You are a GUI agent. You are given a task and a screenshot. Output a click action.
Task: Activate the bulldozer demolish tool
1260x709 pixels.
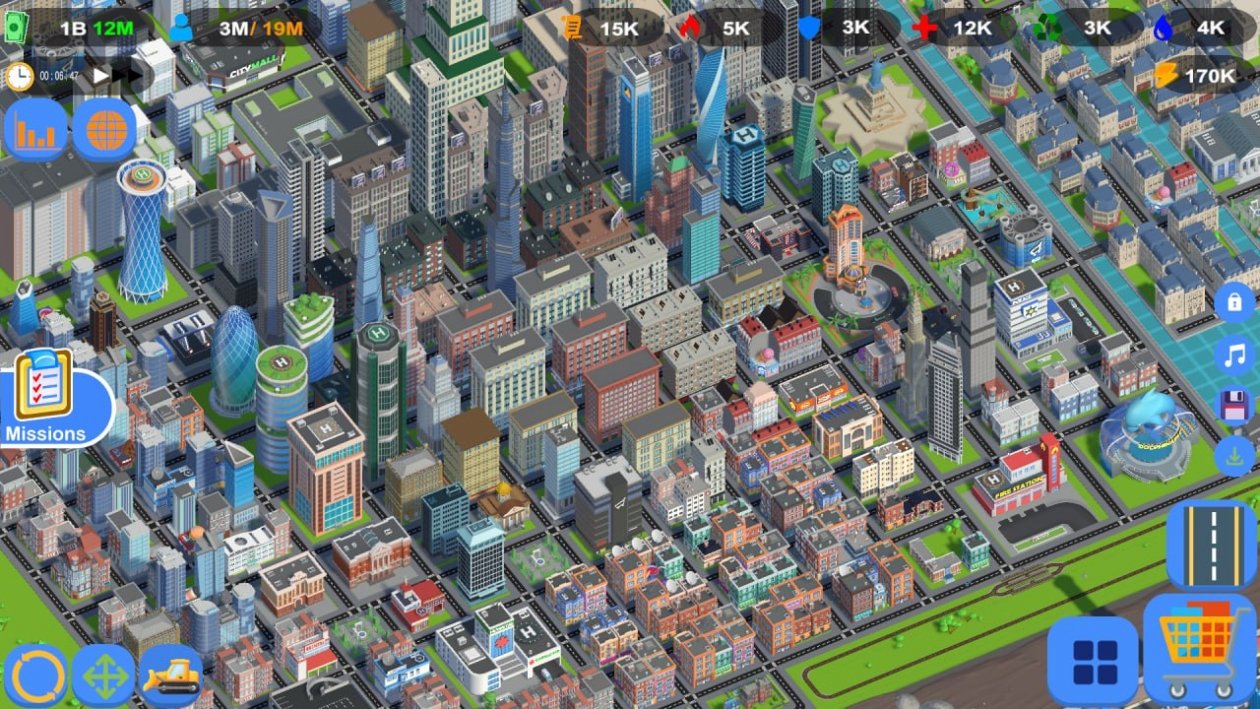pyautogui.click(x=171, y=675)
